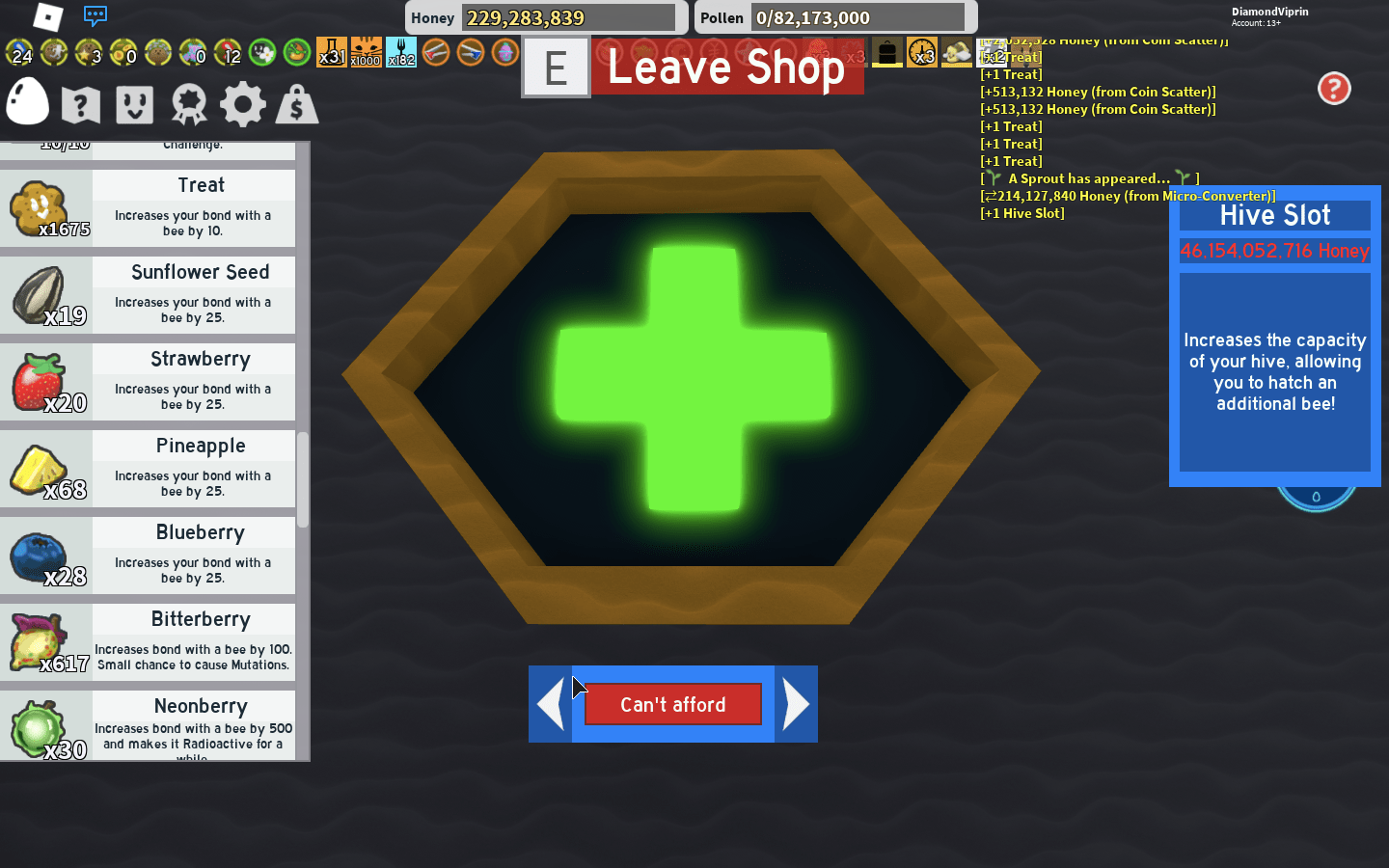Open the badges ribbon icon

coord(188,103)
